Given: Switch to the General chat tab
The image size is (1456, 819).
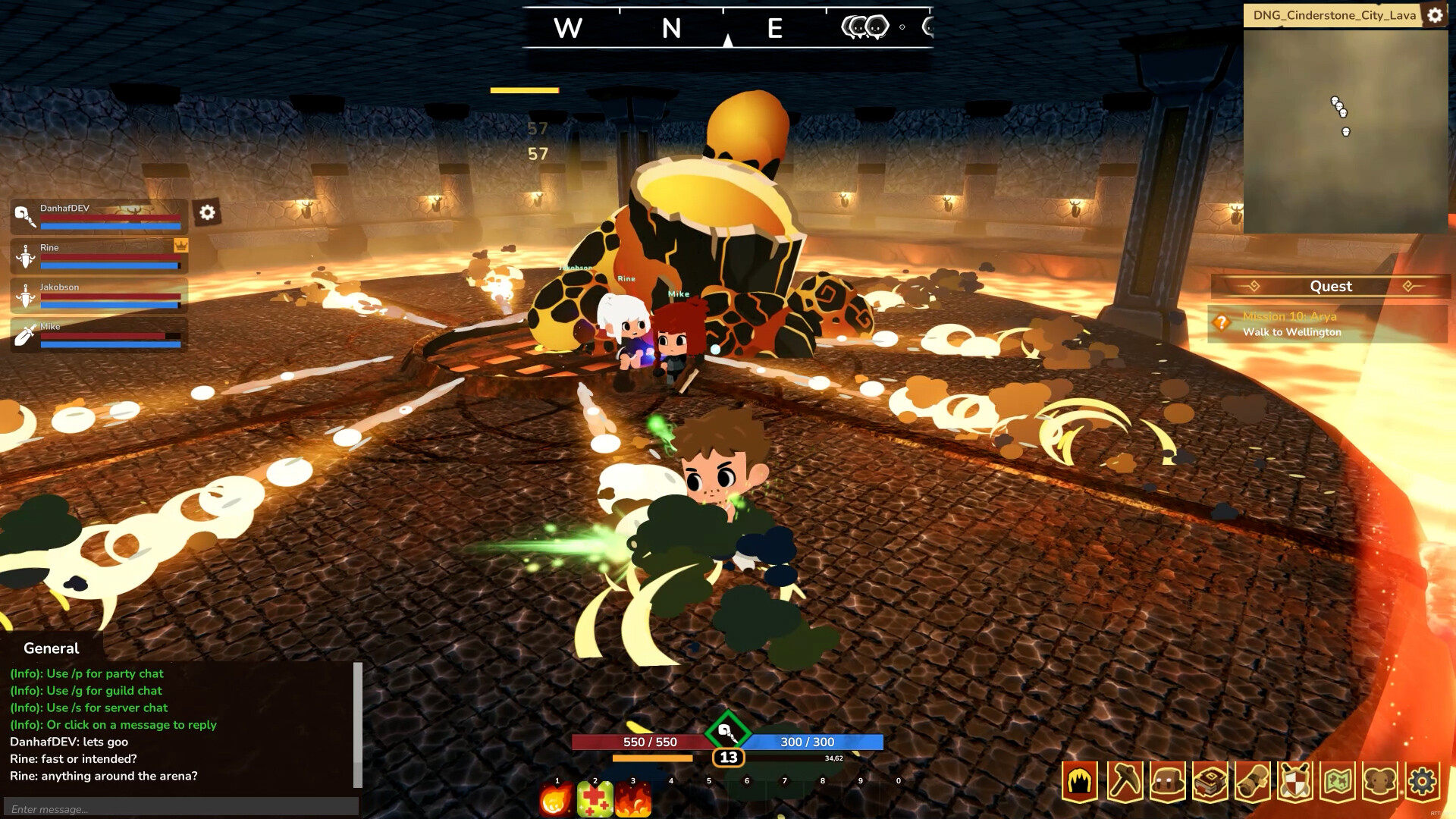Looking at the screenshot, I should [x=50, y=648].
